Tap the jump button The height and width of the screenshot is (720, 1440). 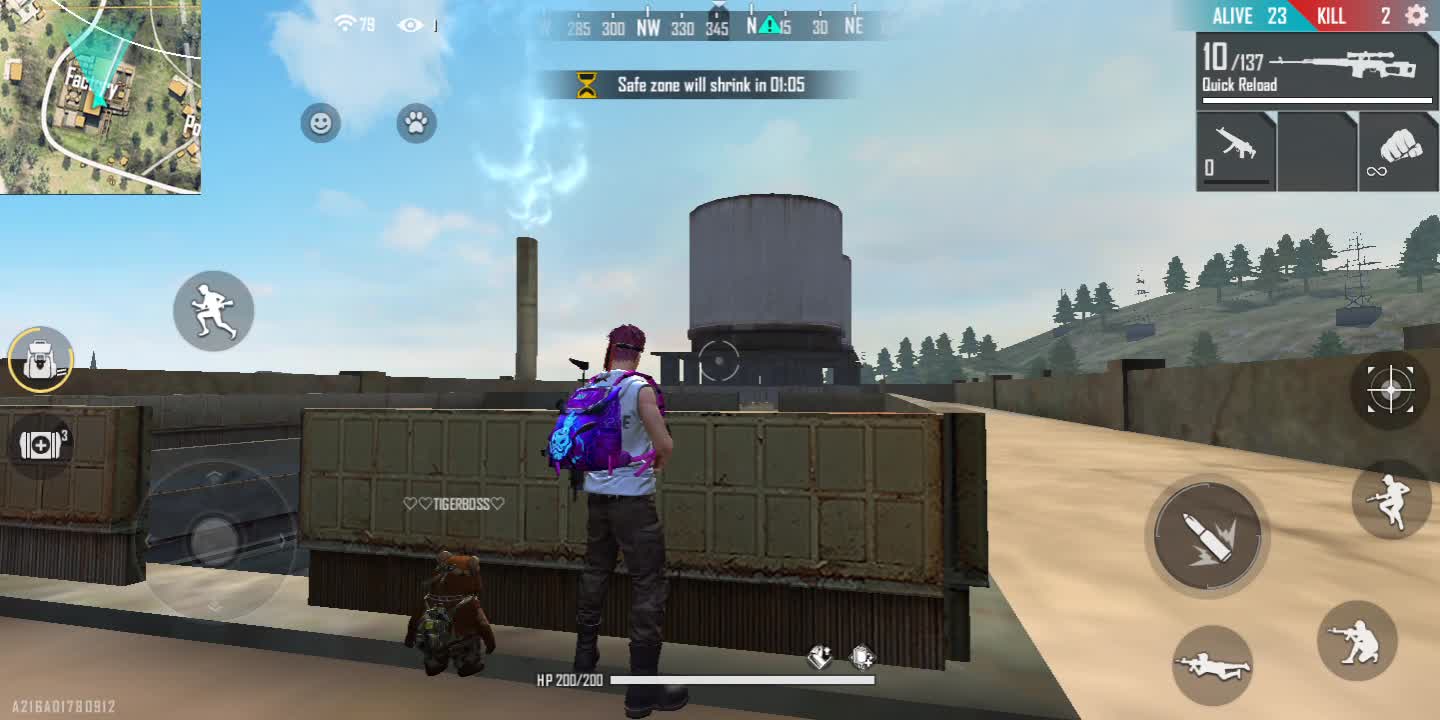coord(1391,499)
